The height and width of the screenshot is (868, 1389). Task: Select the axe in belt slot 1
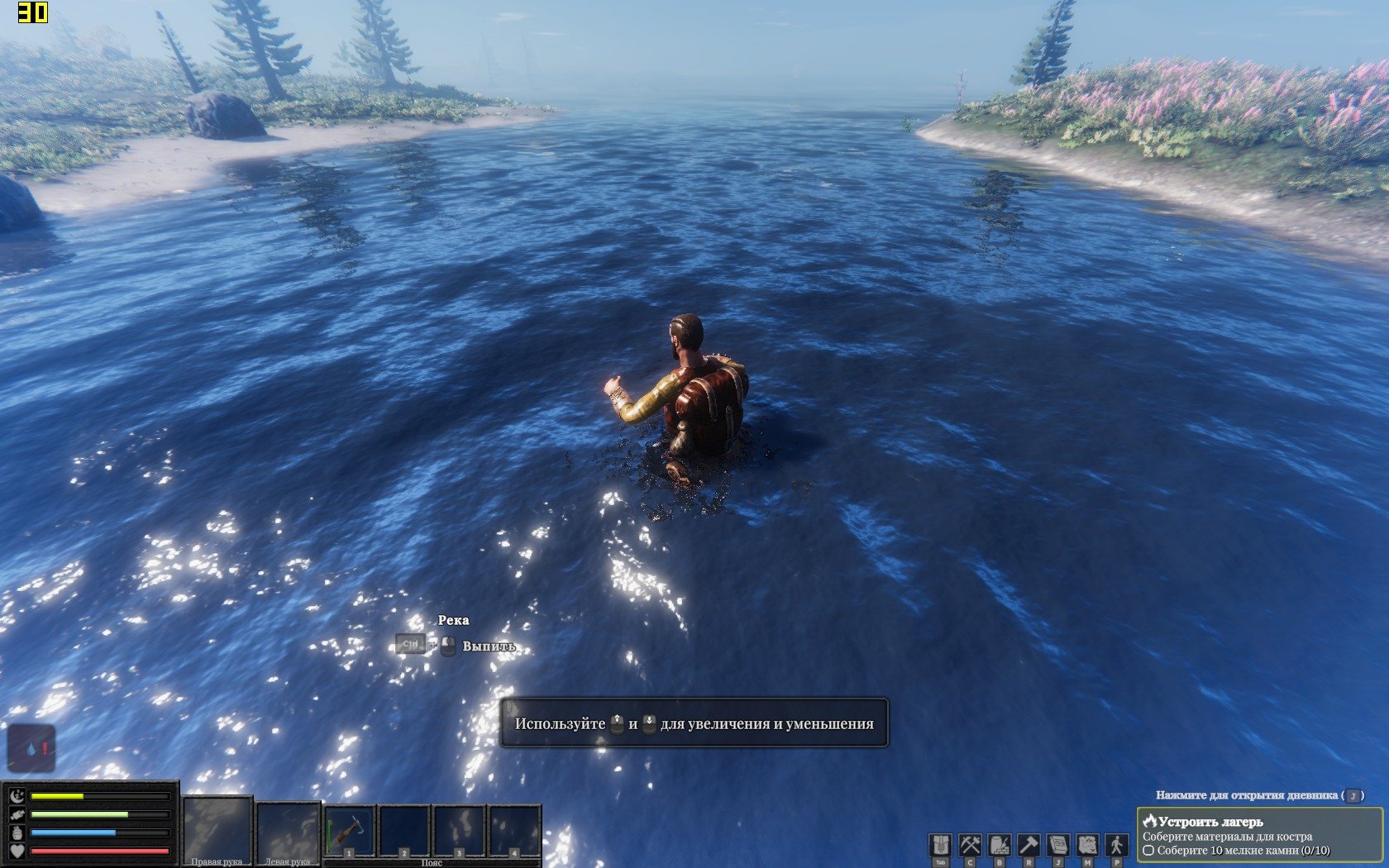pos(350,832)
